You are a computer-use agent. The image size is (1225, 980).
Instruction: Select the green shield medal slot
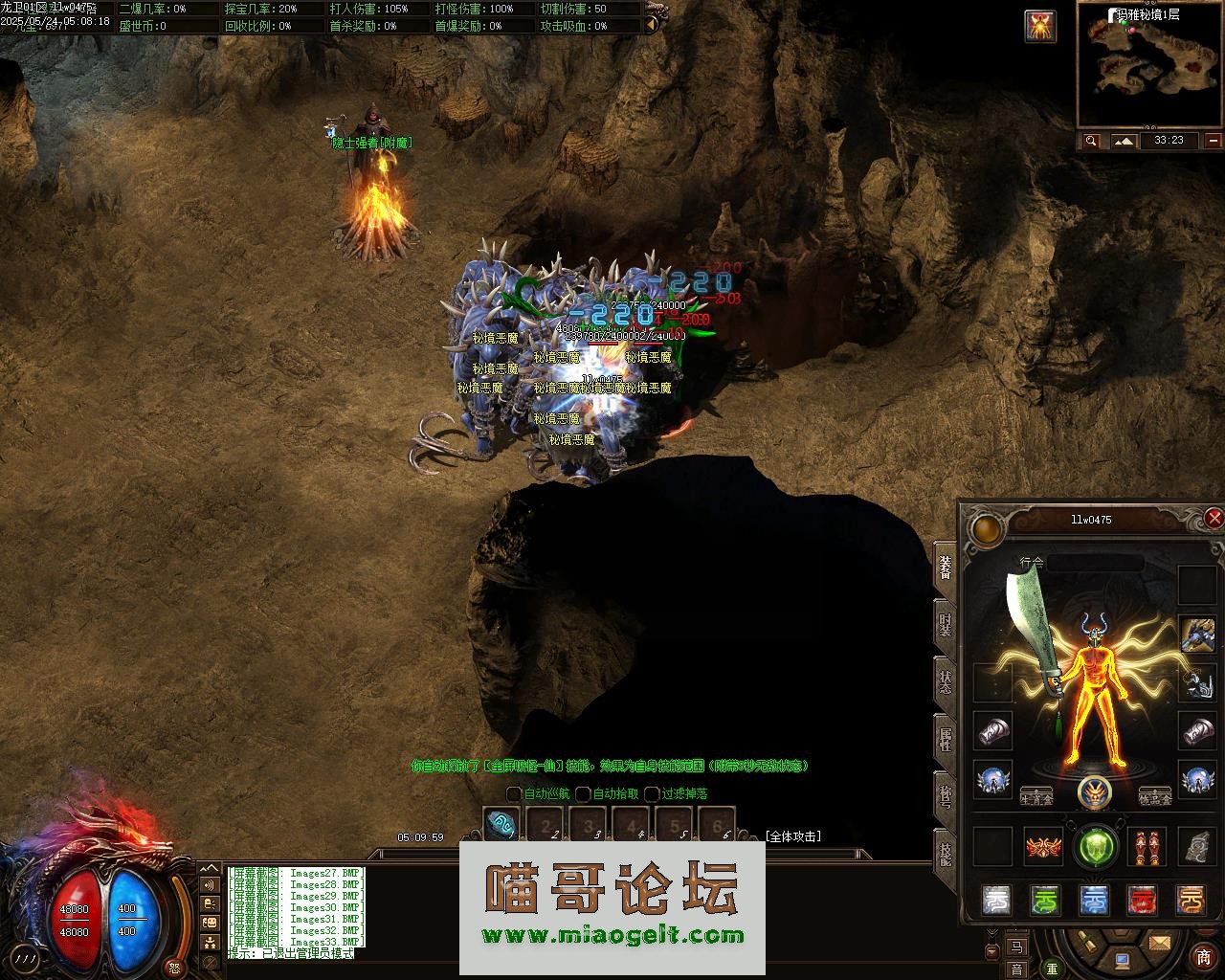[1095, 846]
